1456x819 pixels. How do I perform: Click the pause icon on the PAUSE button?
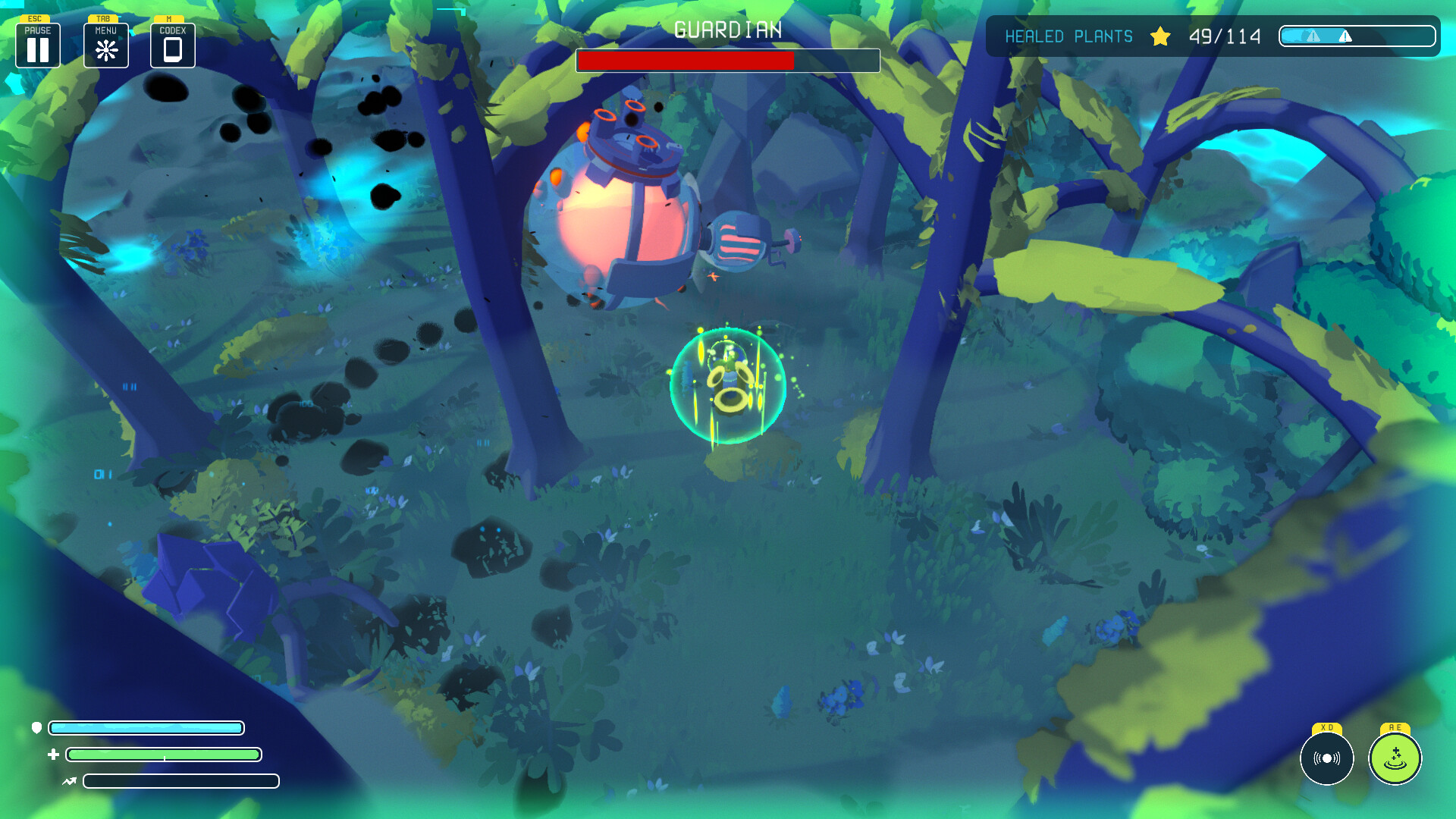[x=37, y=49]
